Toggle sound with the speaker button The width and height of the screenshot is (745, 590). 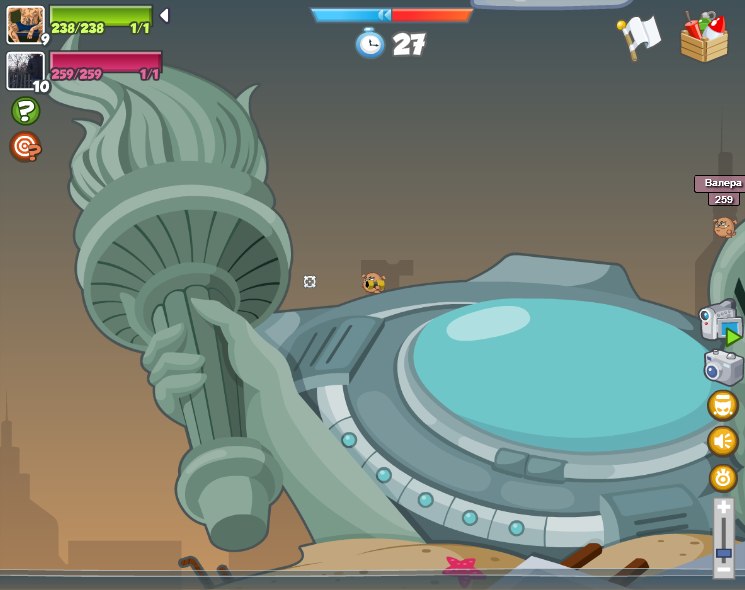723,441
